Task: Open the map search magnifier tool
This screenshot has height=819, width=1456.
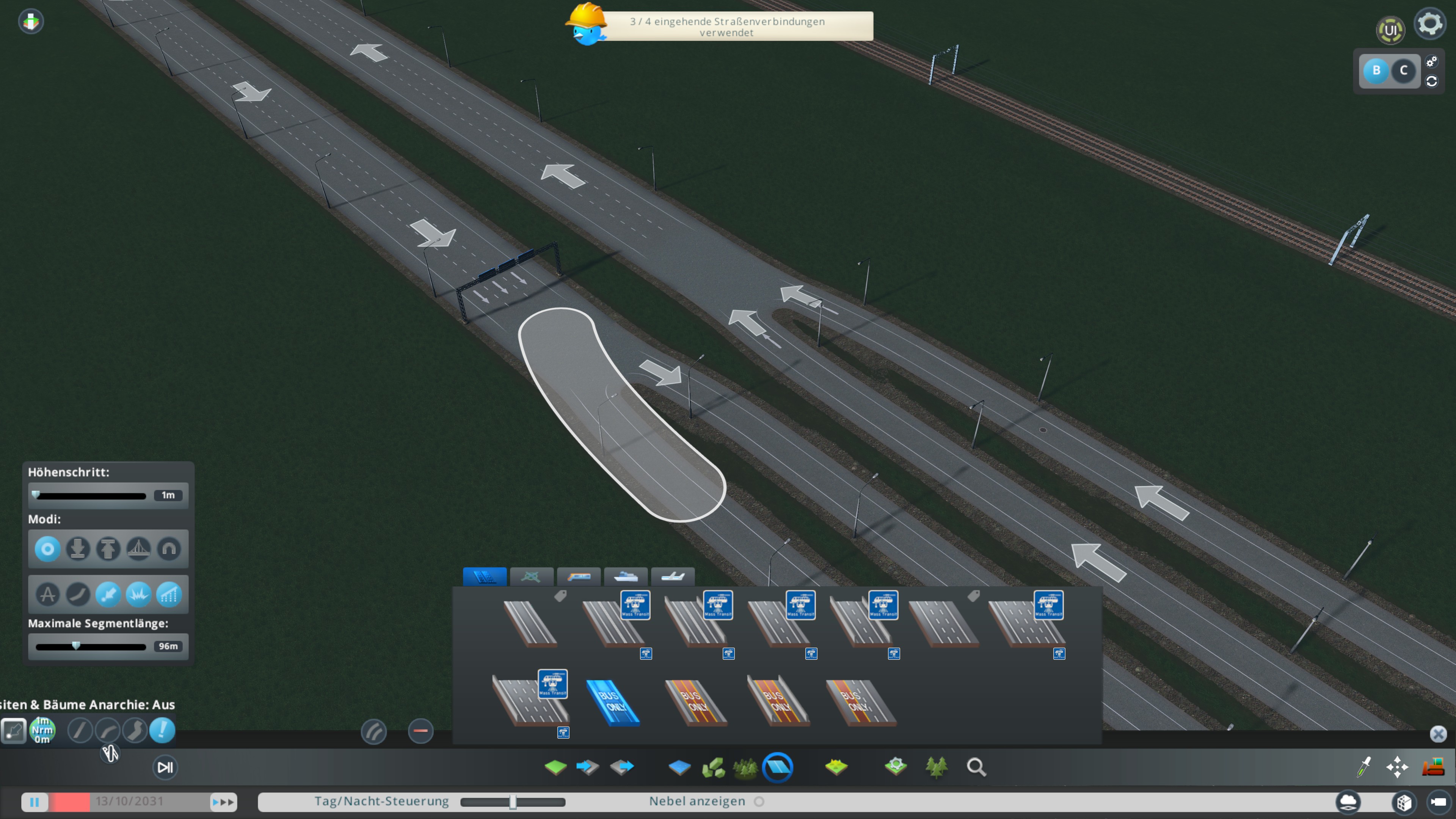Action: pos(977,767)
